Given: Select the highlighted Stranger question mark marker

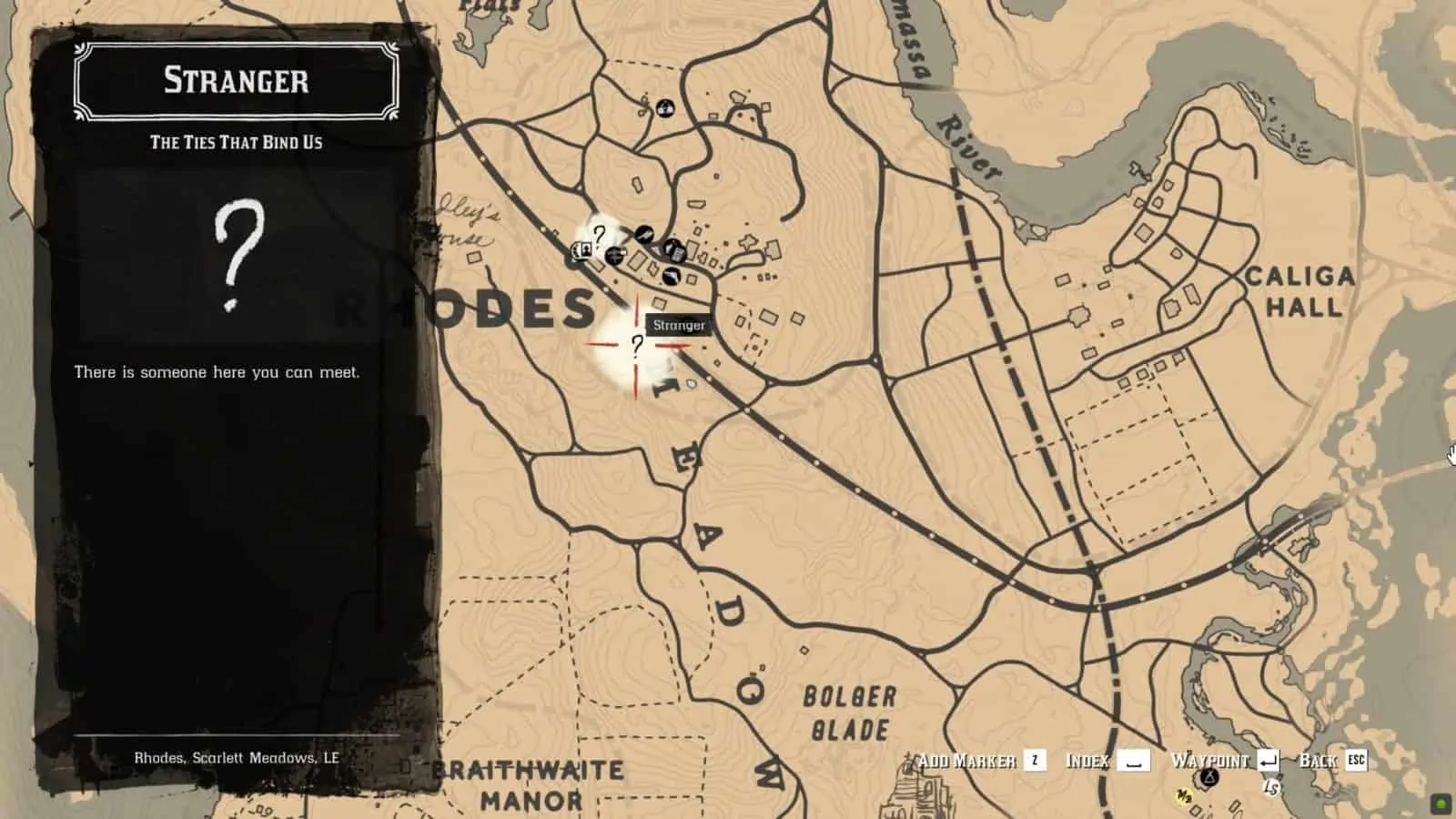Looking at the screenshot, I should pyautogui.click(x=637, y=345).
